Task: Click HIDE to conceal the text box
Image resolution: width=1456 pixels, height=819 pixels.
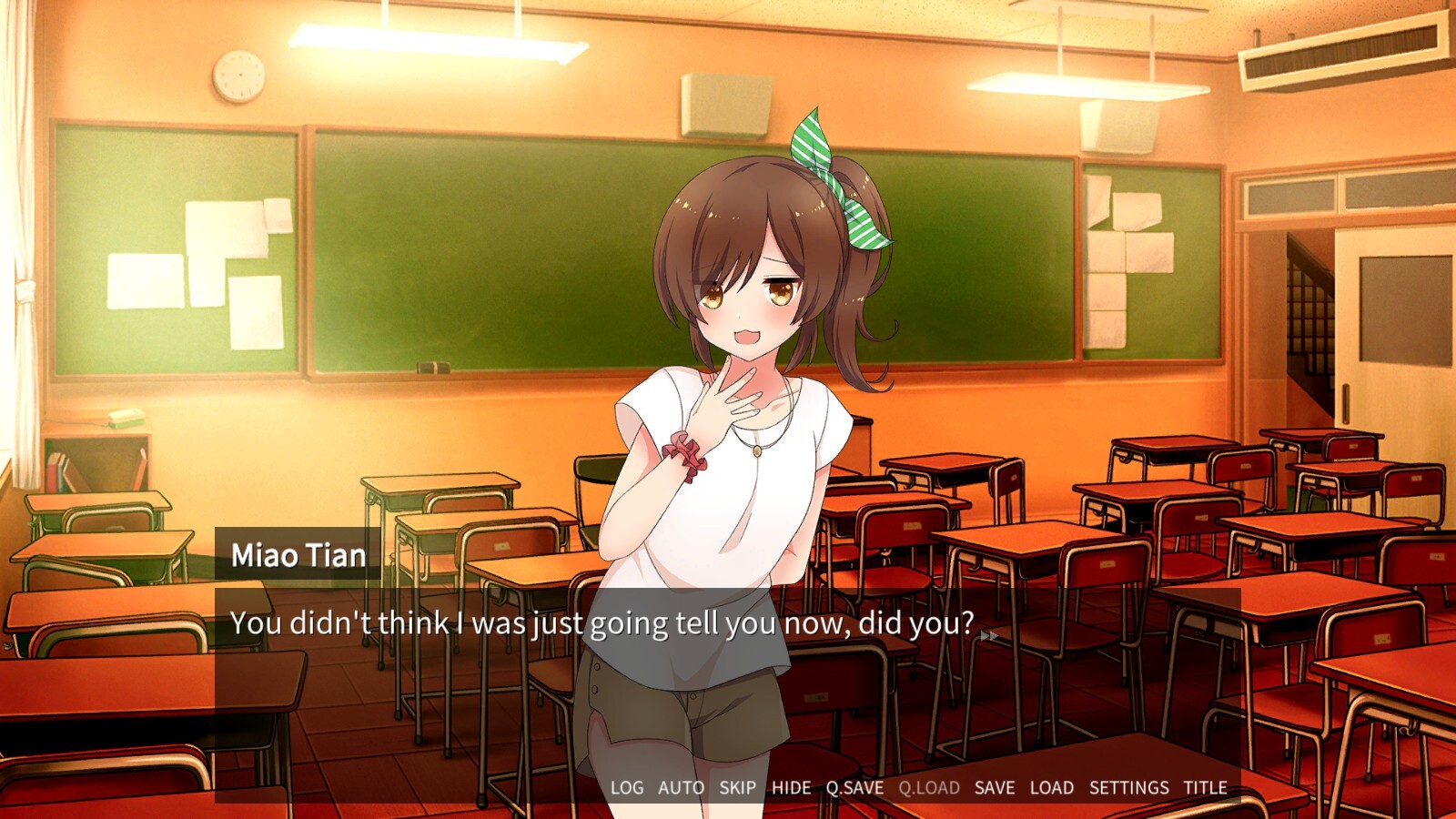Action: [791, 788]
